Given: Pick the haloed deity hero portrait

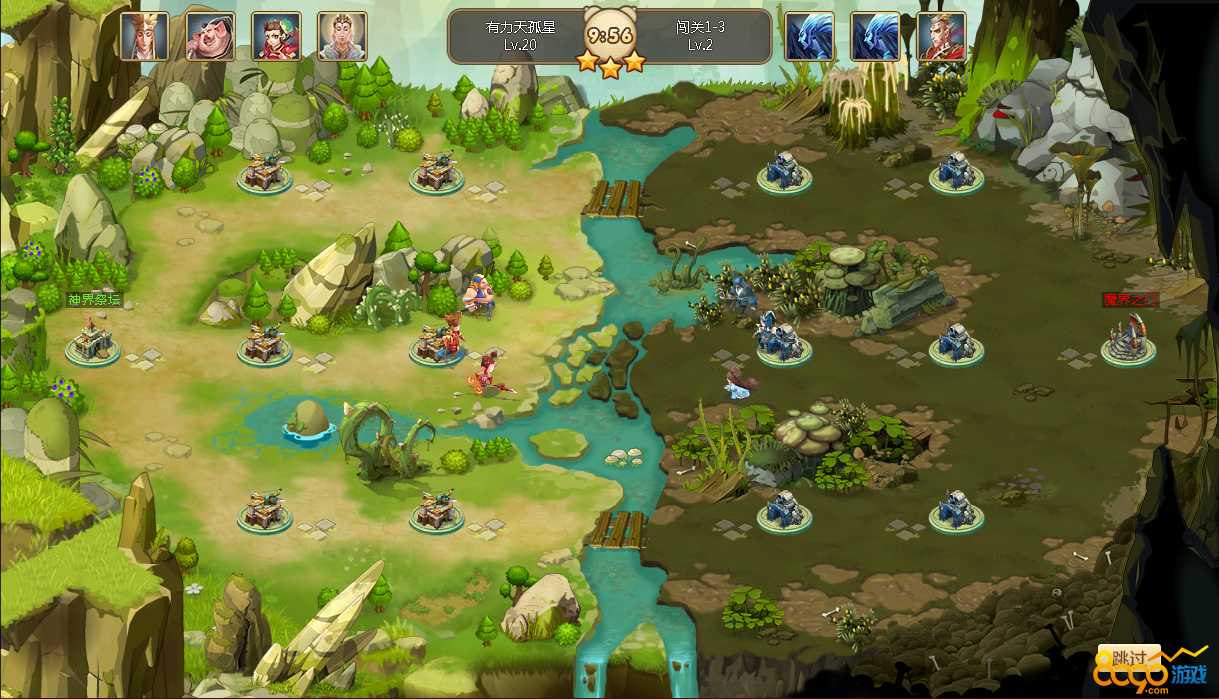Looking at the screenshot, I should [342, 37].
